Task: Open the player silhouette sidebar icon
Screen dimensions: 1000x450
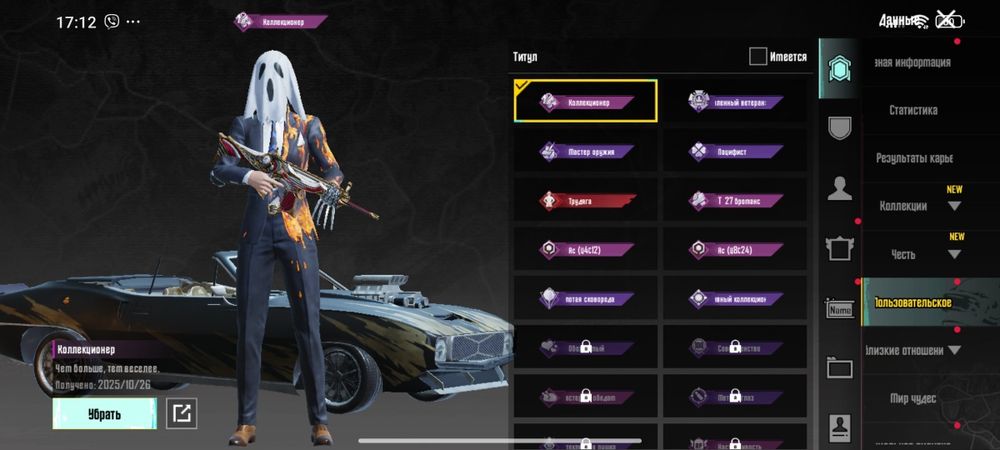Action: (x=840, y=187)
